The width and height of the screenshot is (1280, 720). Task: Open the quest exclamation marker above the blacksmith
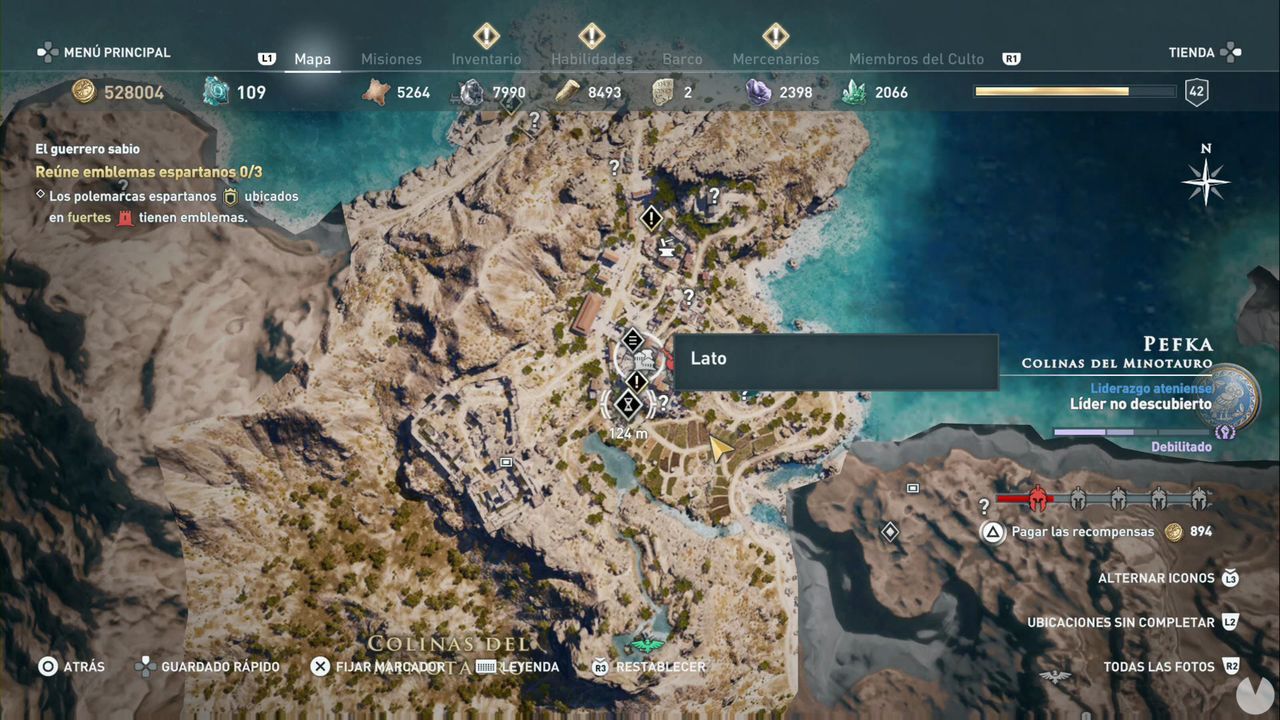(651, 217)
